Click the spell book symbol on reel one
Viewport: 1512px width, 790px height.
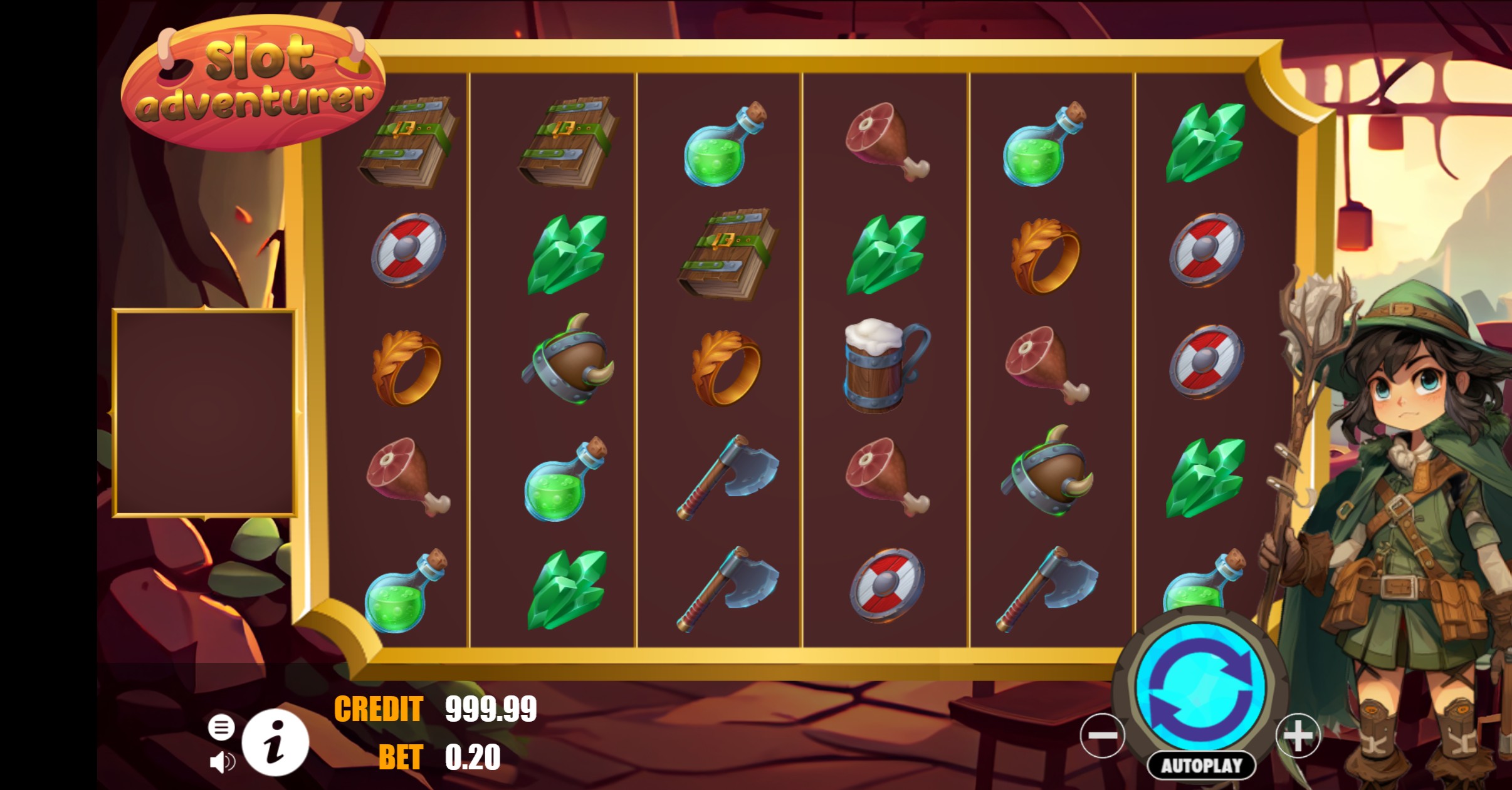click(407, 144)
